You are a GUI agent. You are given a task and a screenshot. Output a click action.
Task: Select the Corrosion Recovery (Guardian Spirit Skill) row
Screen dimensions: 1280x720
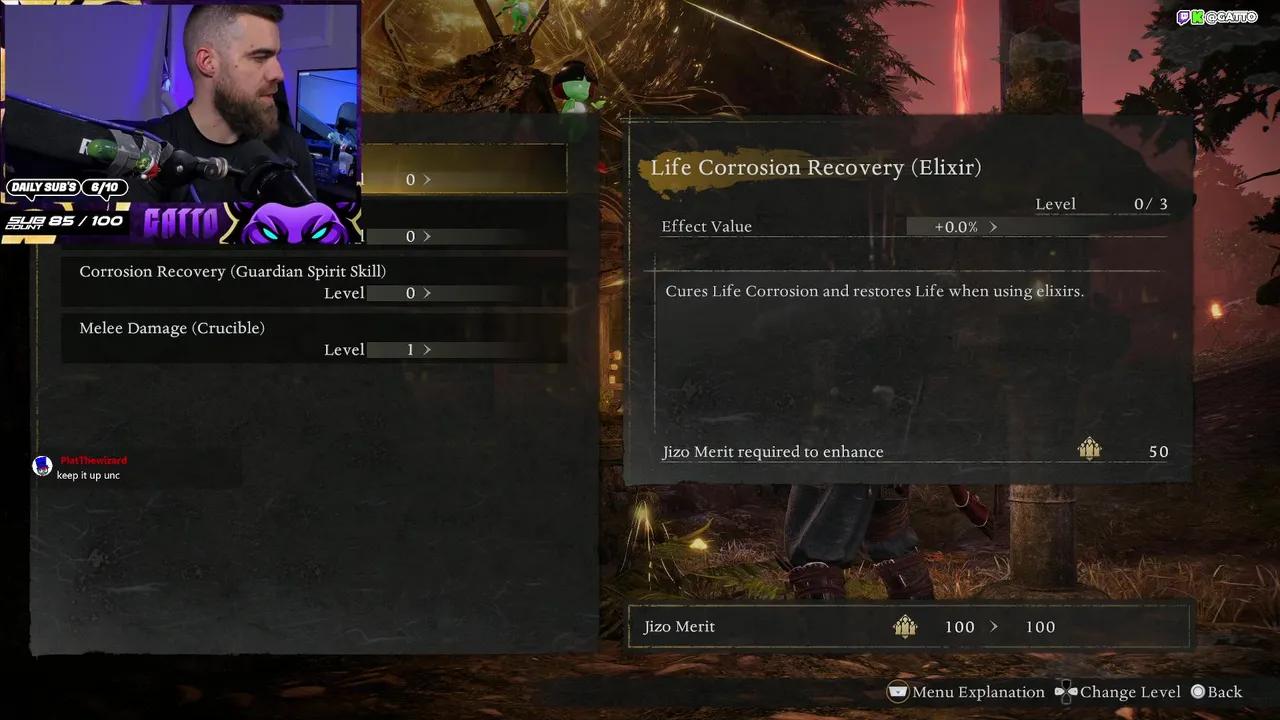pyautogui.click(x=232, y=272)
